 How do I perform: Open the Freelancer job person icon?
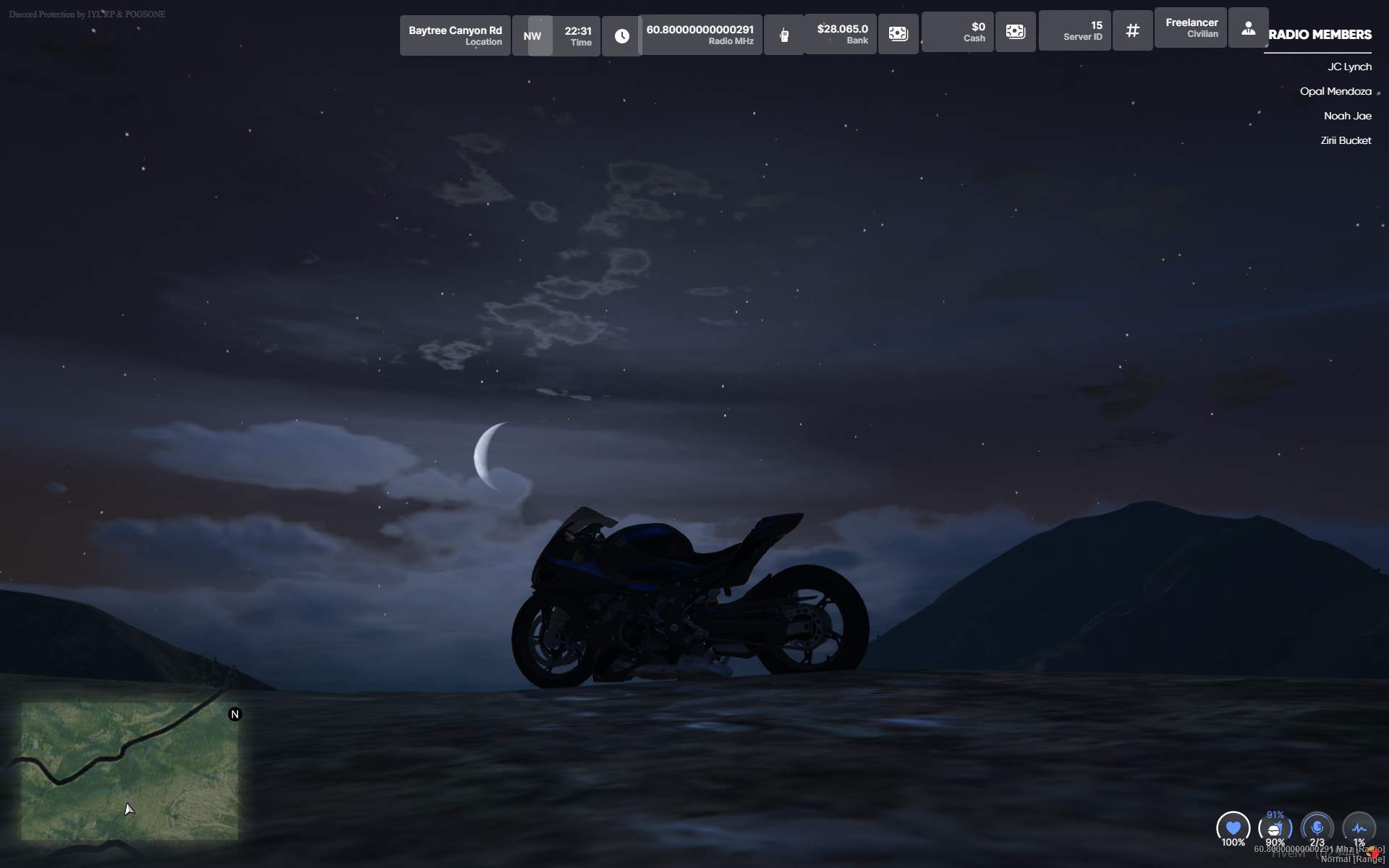coord(1248,29)
